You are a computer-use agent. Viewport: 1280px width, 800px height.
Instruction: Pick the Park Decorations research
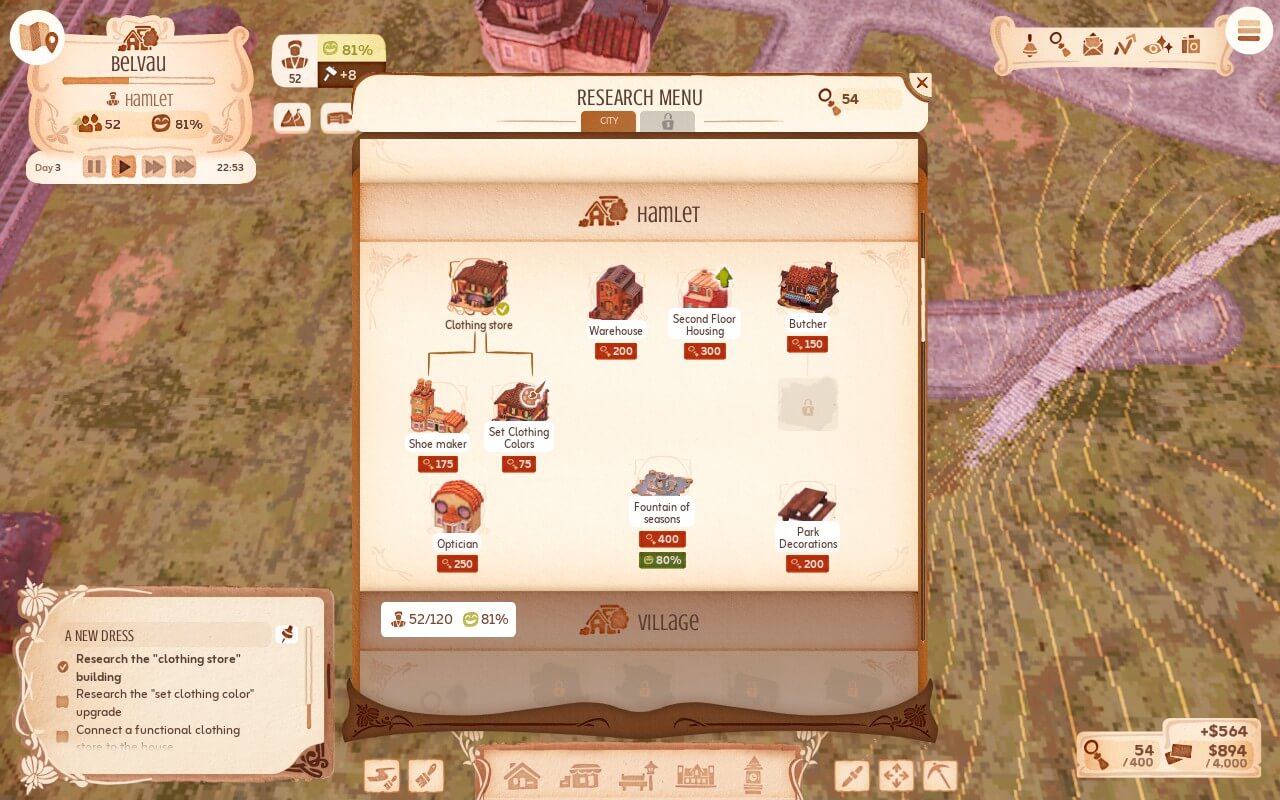point(808,505)
